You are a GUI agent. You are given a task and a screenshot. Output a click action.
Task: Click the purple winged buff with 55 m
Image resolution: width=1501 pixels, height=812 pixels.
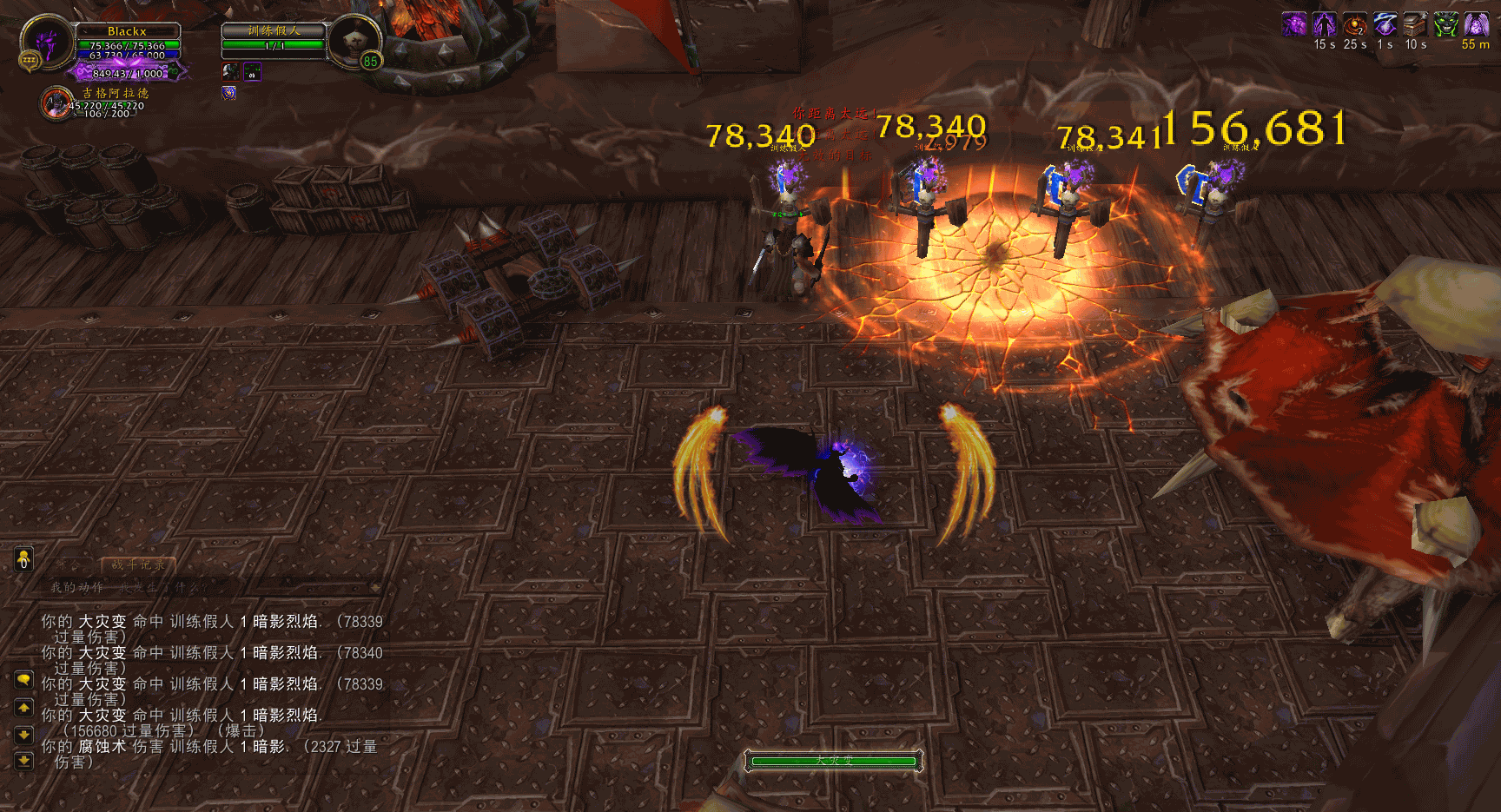coord(1476,24)
